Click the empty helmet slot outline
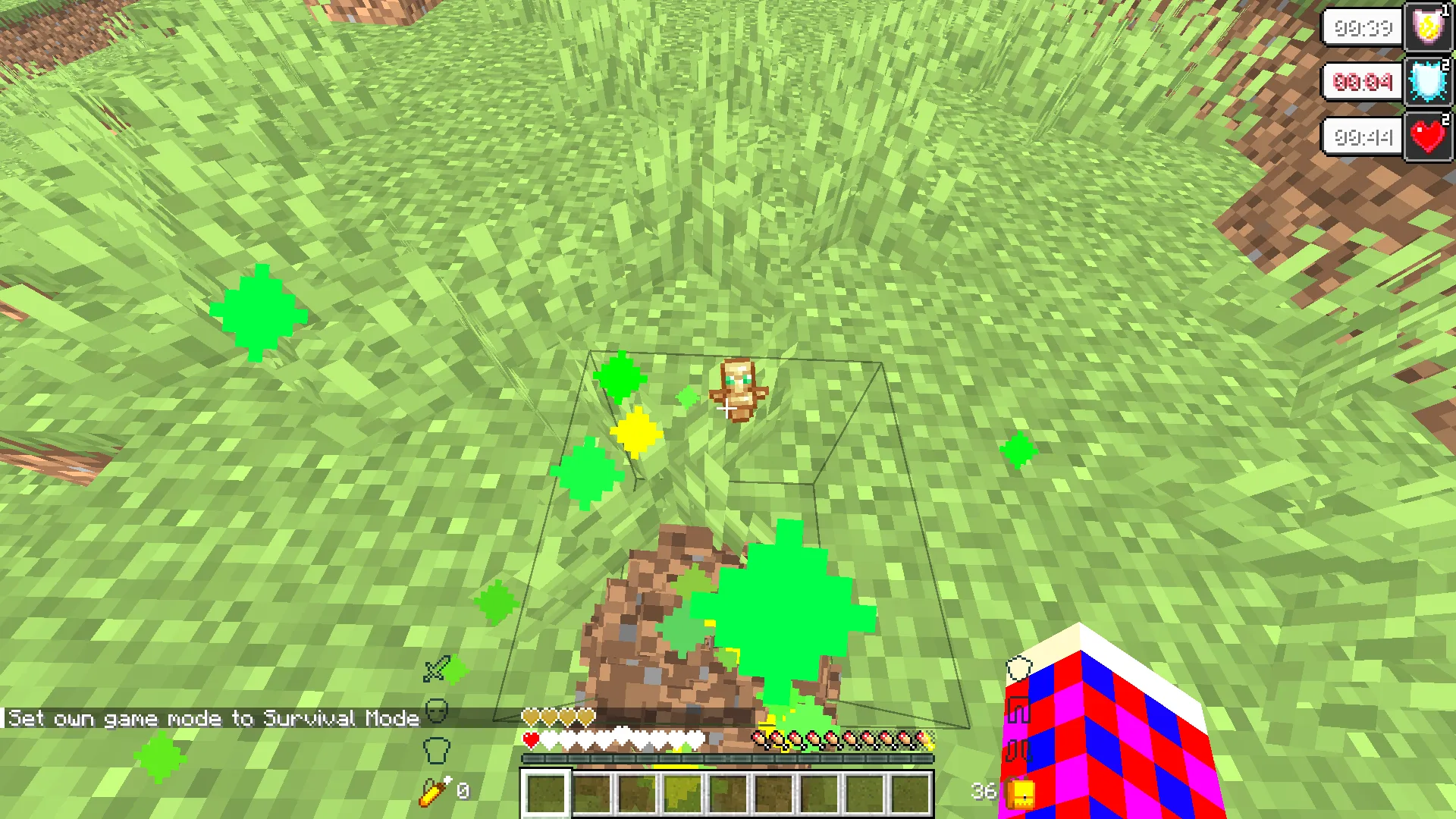This screenshot has height=819, width=1456. pos(437,711)
